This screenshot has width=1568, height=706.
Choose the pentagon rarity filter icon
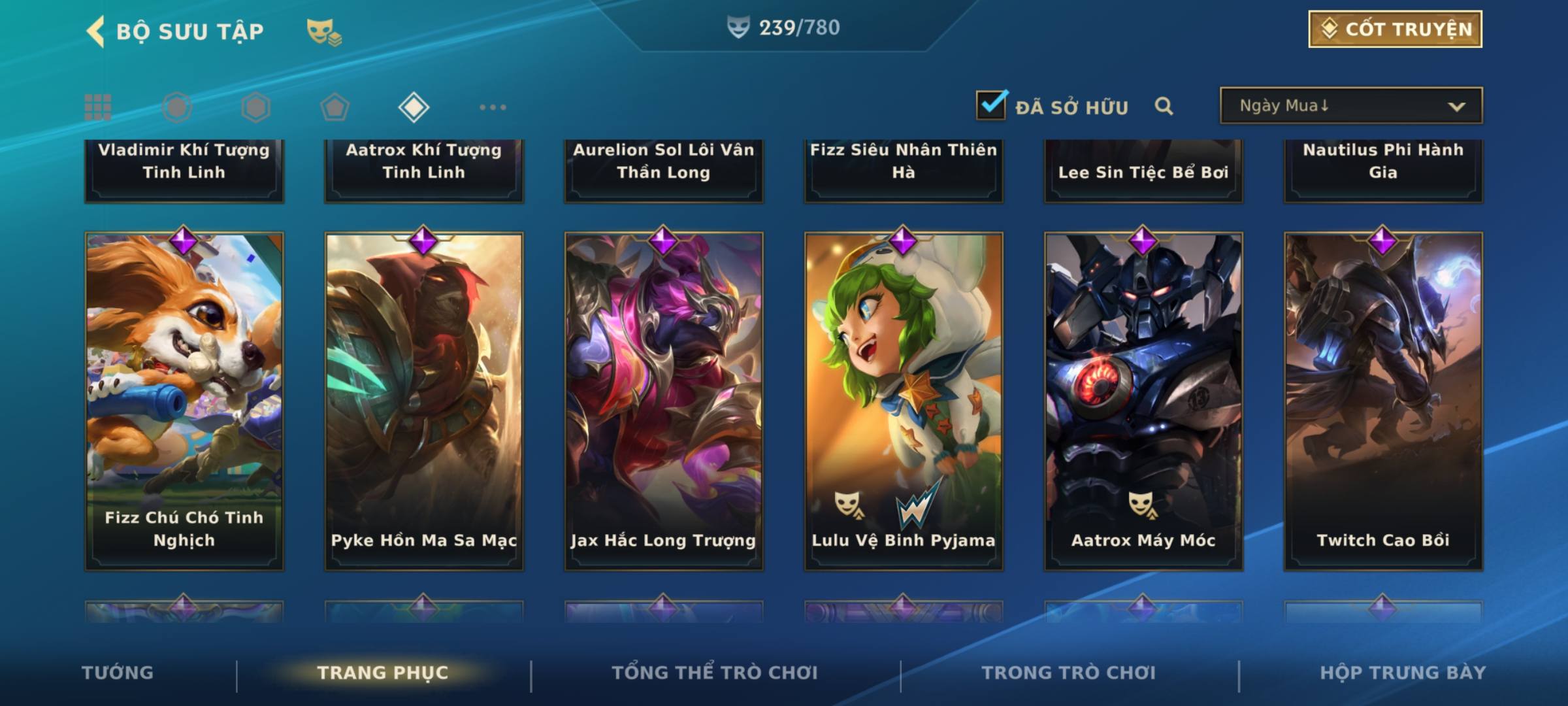(335, 107)
